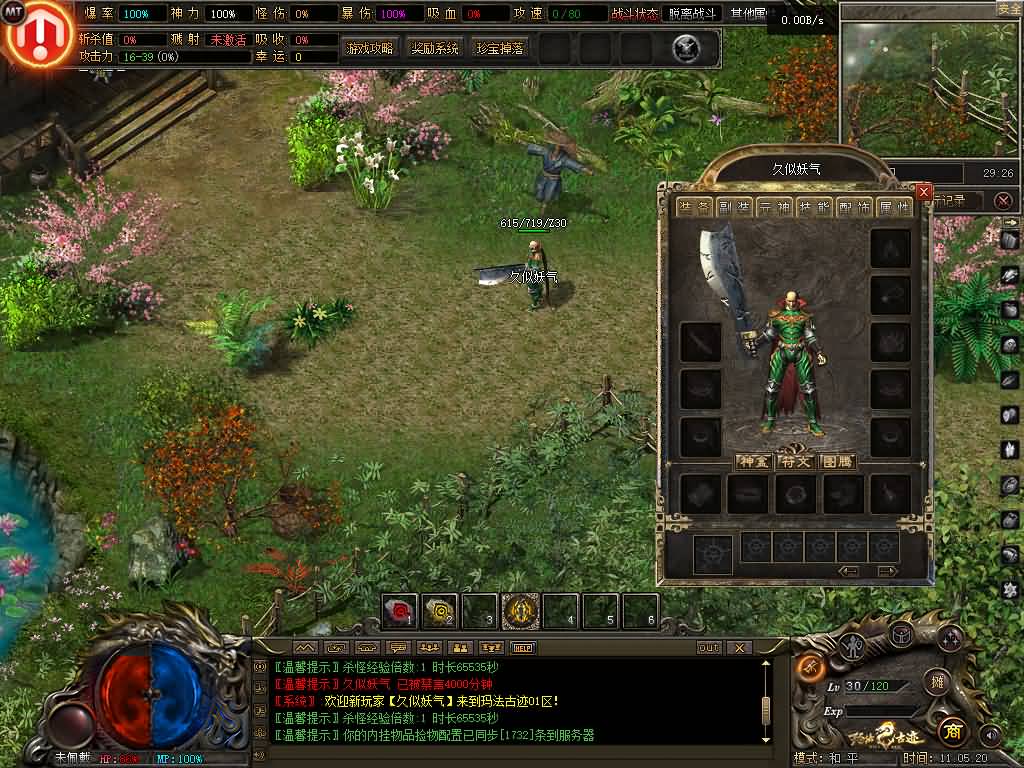Close the character equipment panel
The width and height of the screenshot is (1024, 768).
tap(923, 192)
